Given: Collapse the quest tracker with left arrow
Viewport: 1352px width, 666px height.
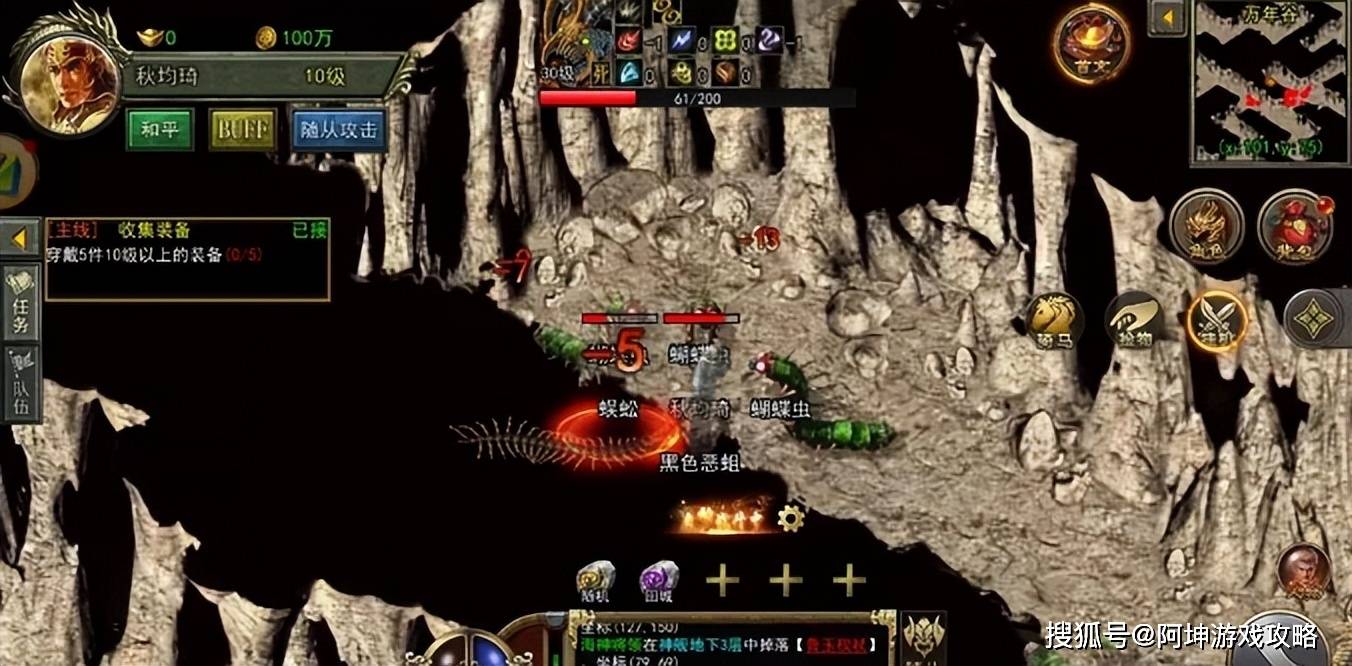Looking at the screenshot, I should pyautogui.click(x=20, y=239).
